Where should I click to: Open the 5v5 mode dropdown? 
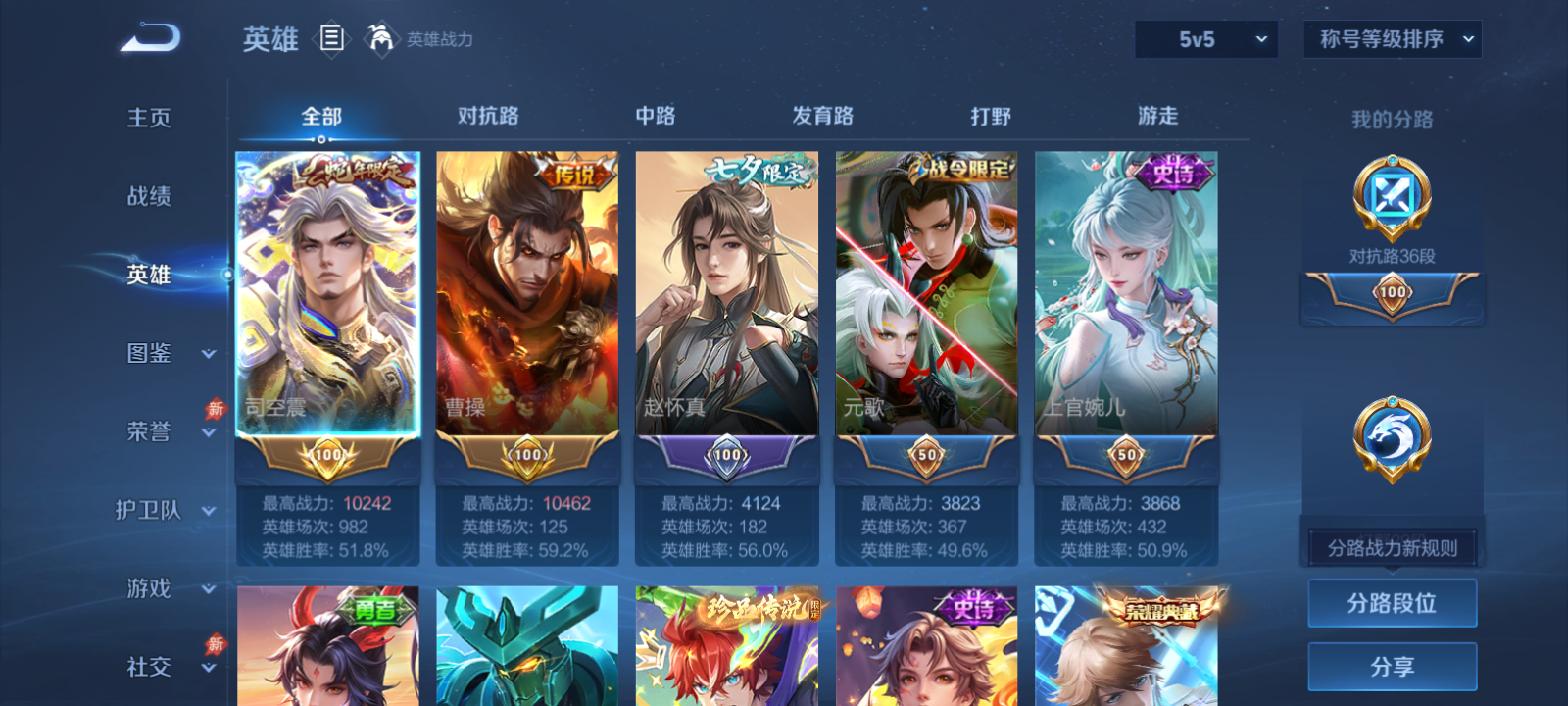(x=1204, y=39)
